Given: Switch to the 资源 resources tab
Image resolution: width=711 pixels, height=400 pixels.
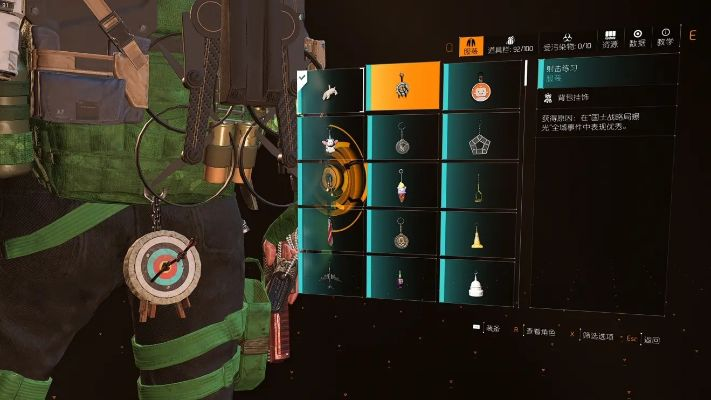Looking at the screenshot, I should coord(610,40).
